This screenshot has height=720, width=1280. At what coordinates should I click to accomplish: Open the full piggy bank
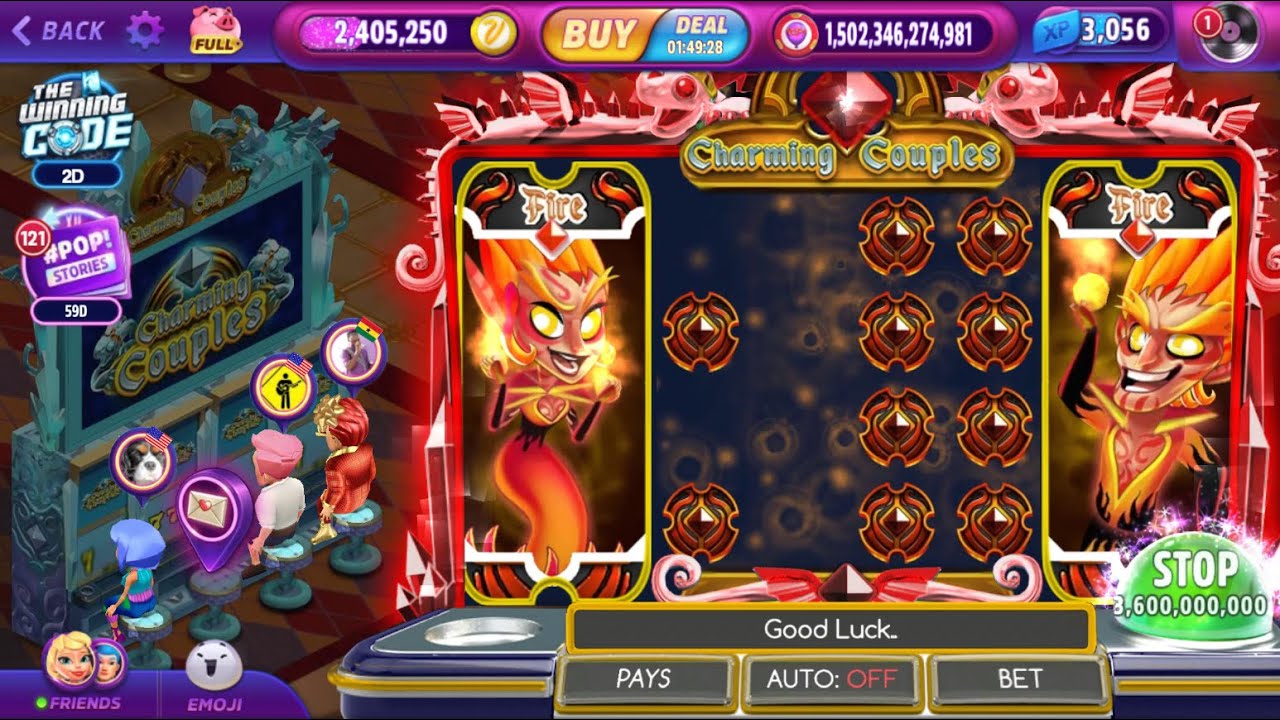tap(215, 30)
